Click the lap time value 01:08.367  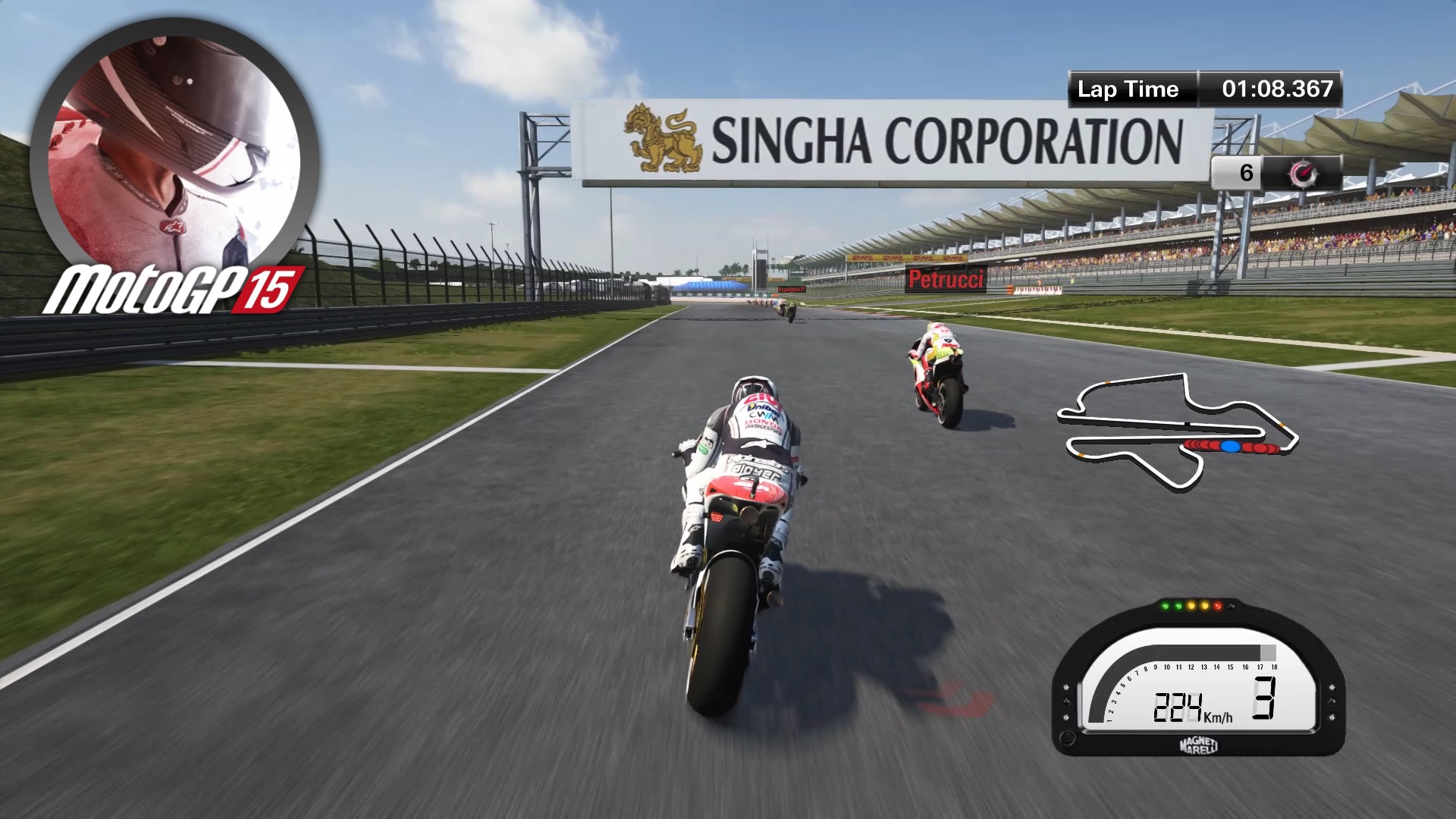[1278, 89]
